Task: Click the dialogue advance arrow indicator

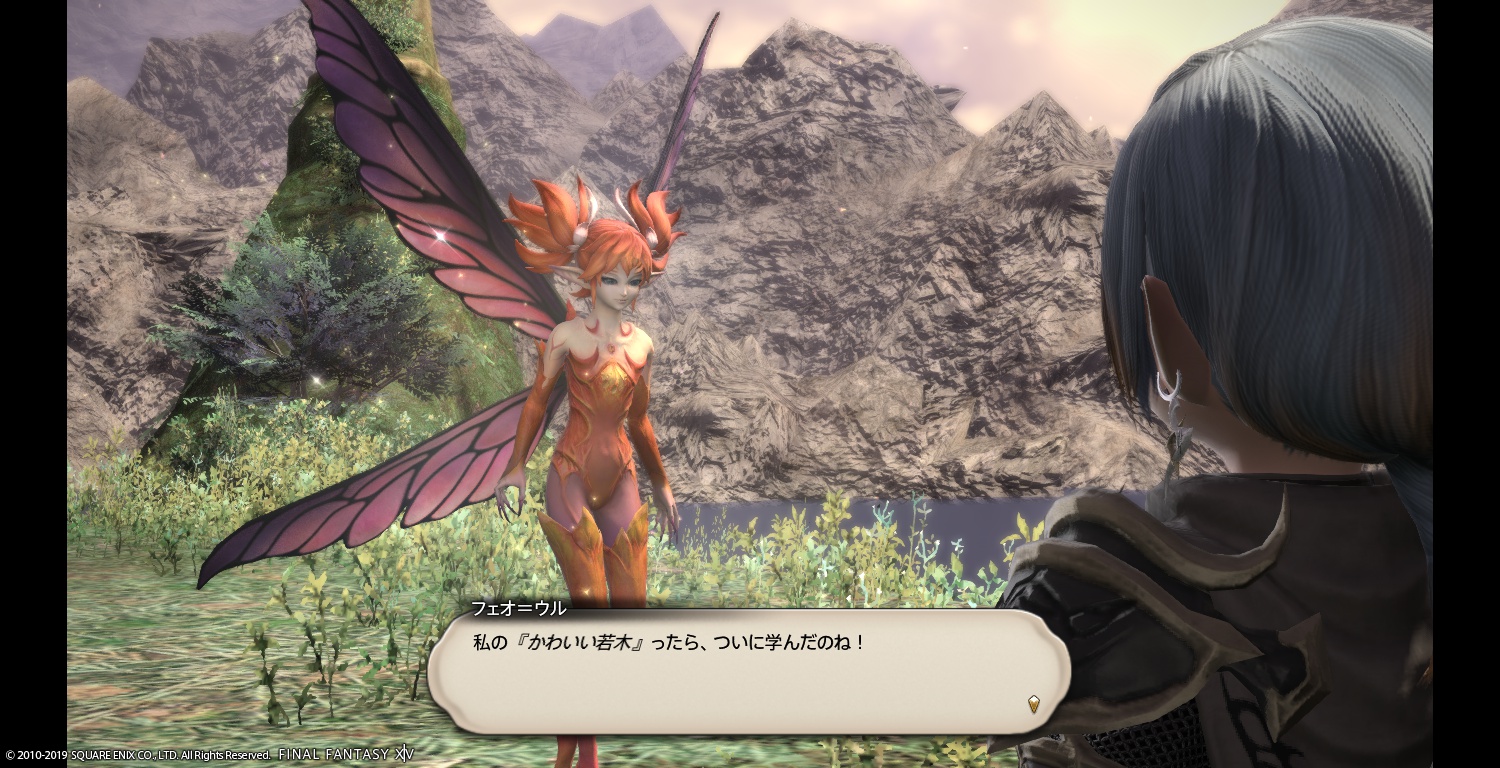Action: click(x=1034, y=704)
